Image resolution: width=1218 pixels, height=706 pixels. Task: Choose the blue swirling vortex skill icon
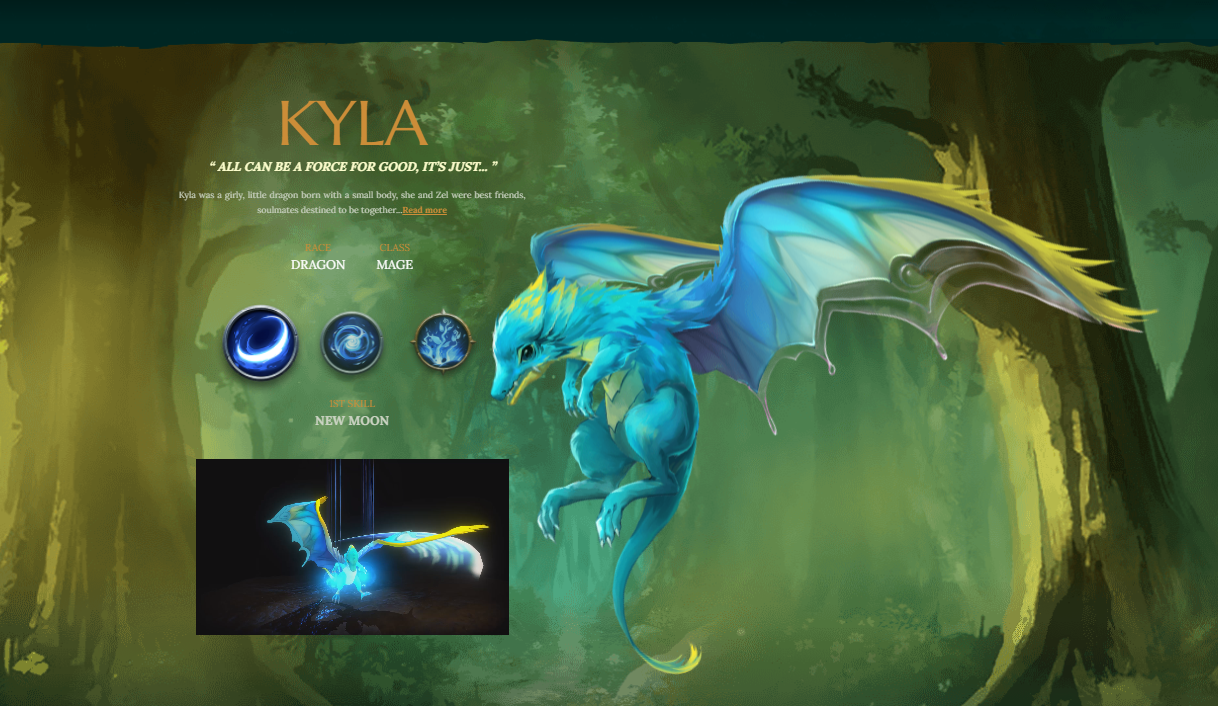[x=352, y=342]
